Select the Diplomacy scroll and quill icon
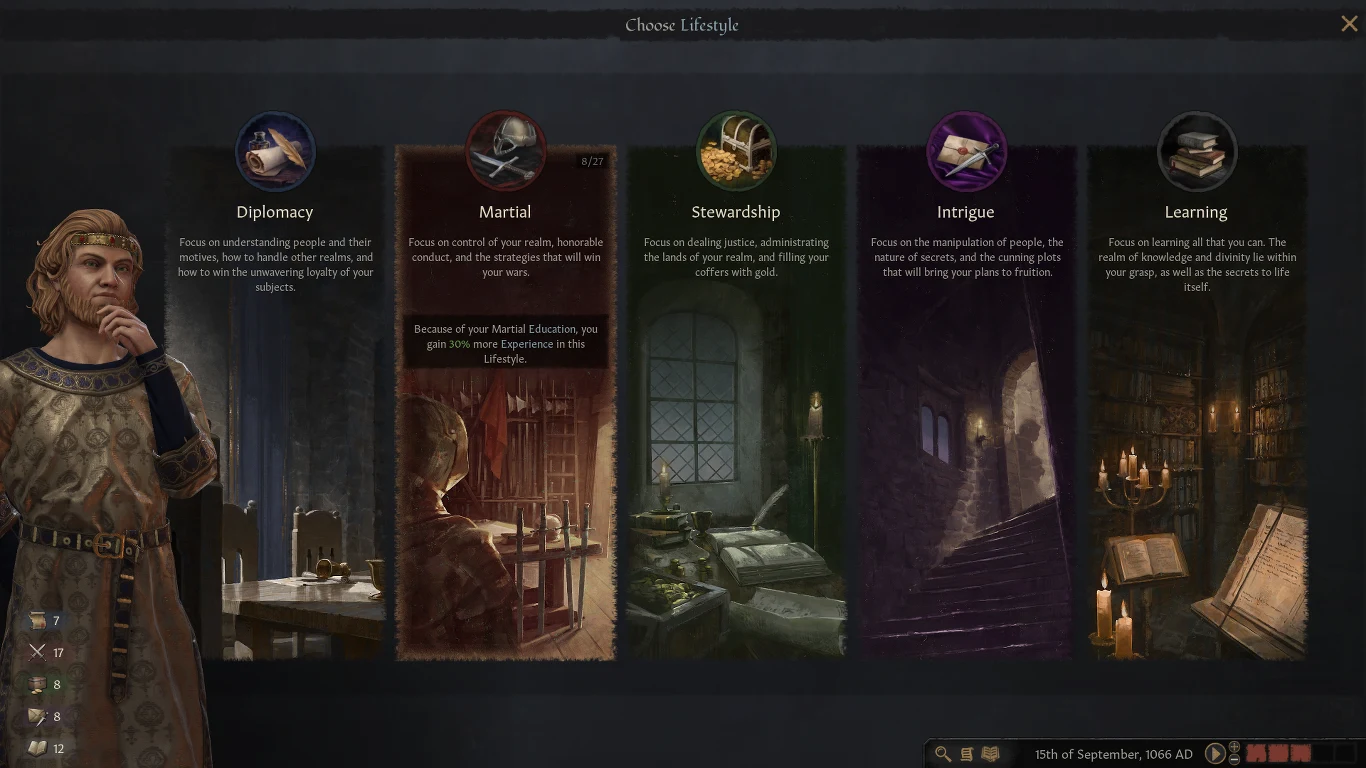1366x768 pixels. pyautogui.click(x=275, y=151)
